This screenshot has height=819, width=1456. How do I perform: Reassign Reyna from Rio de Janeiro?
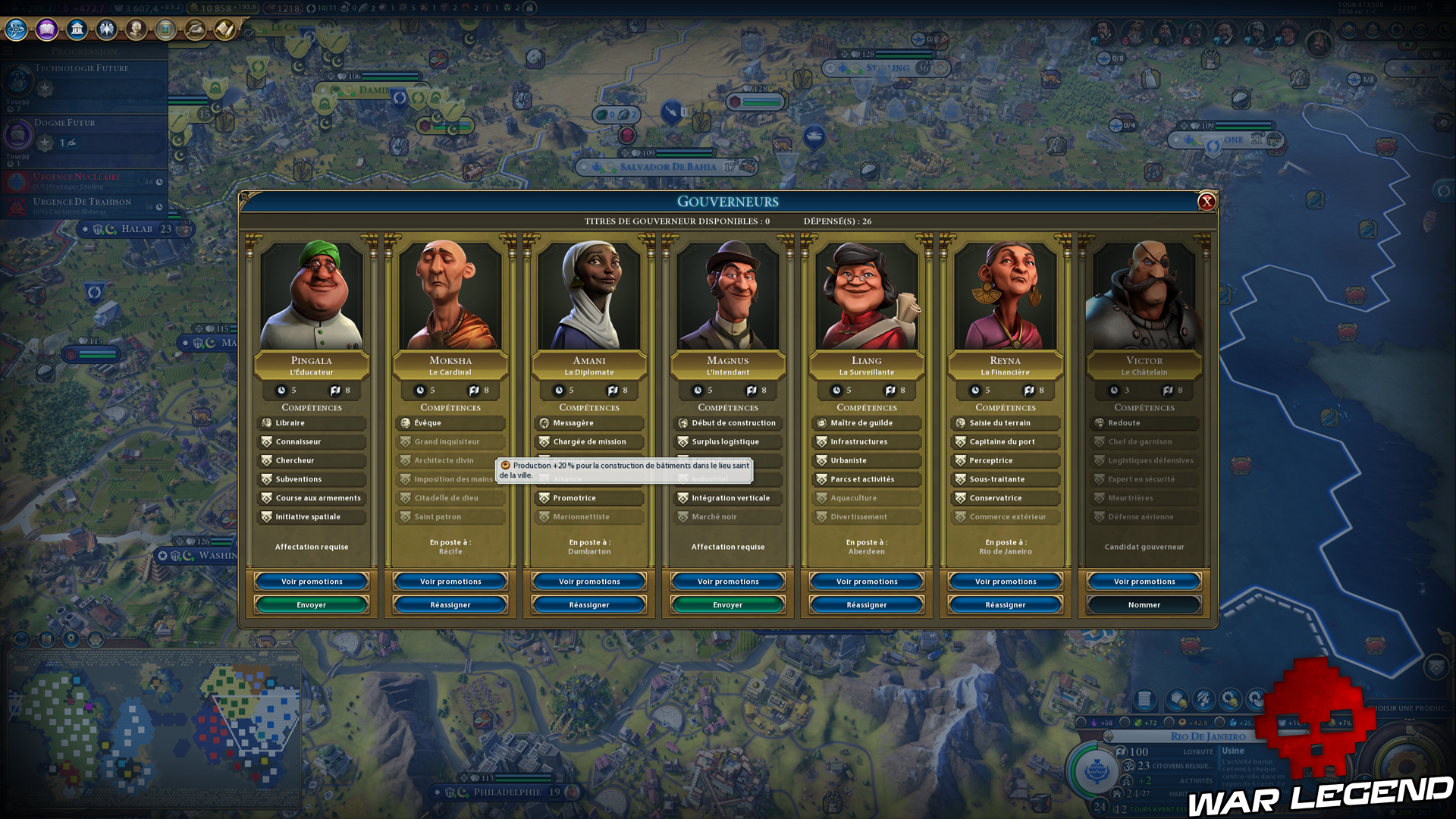(1006, 605)
